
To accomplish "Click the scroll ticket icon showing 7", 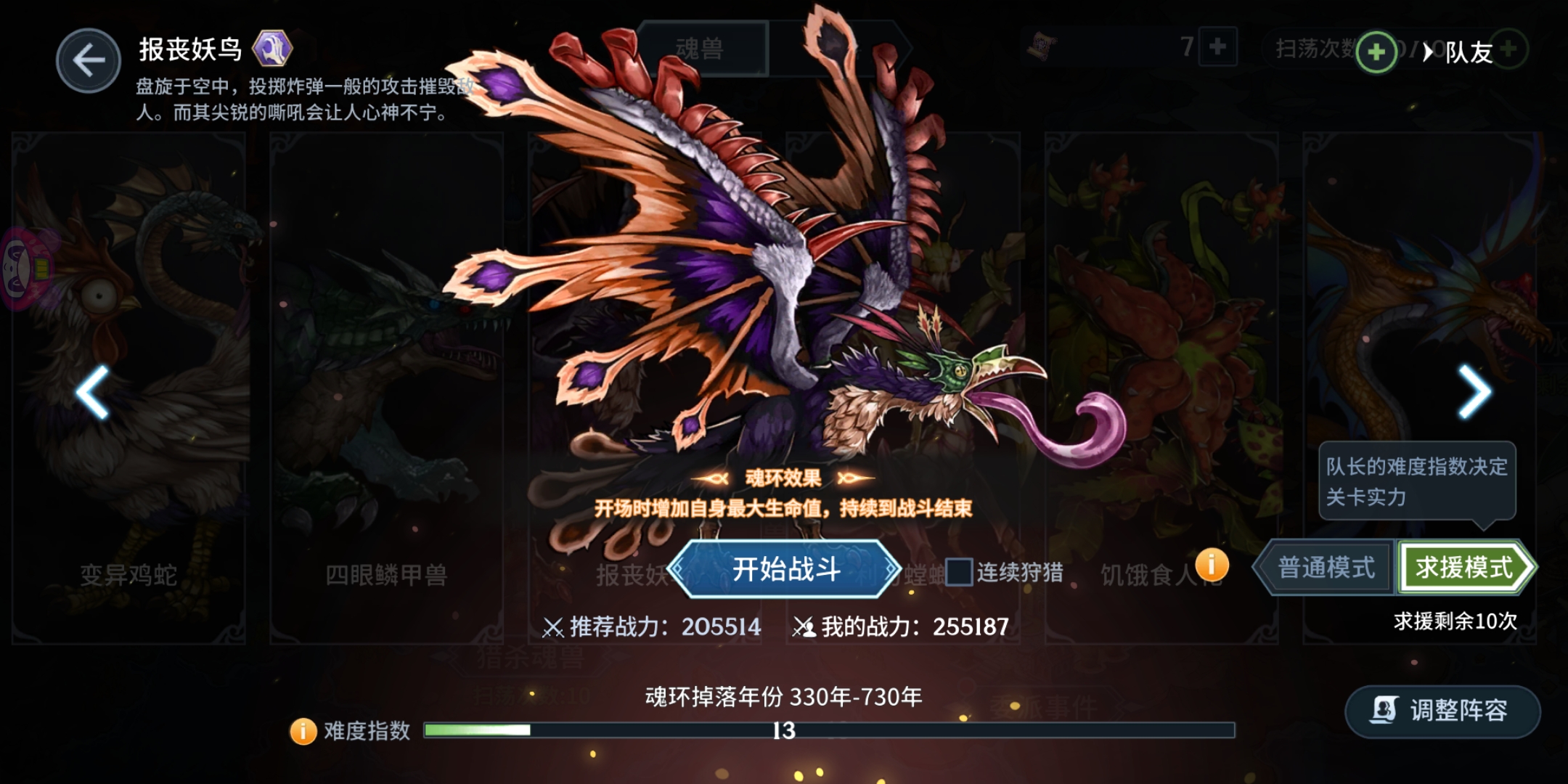I will click(x=1043, y=45).
